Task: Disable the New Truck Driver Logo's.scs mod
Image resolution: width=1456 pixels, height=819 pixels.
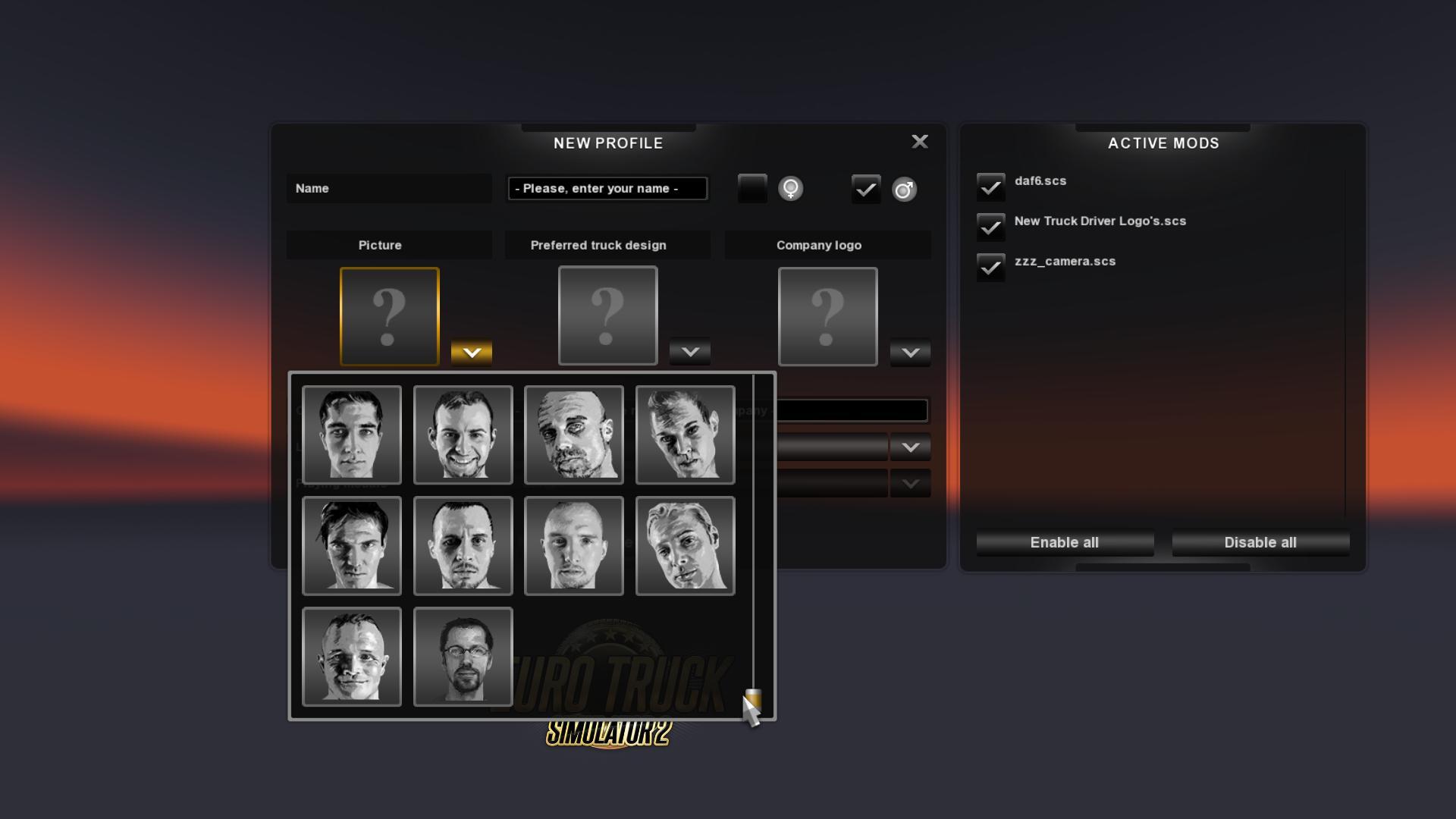Action: click(990, 226)
